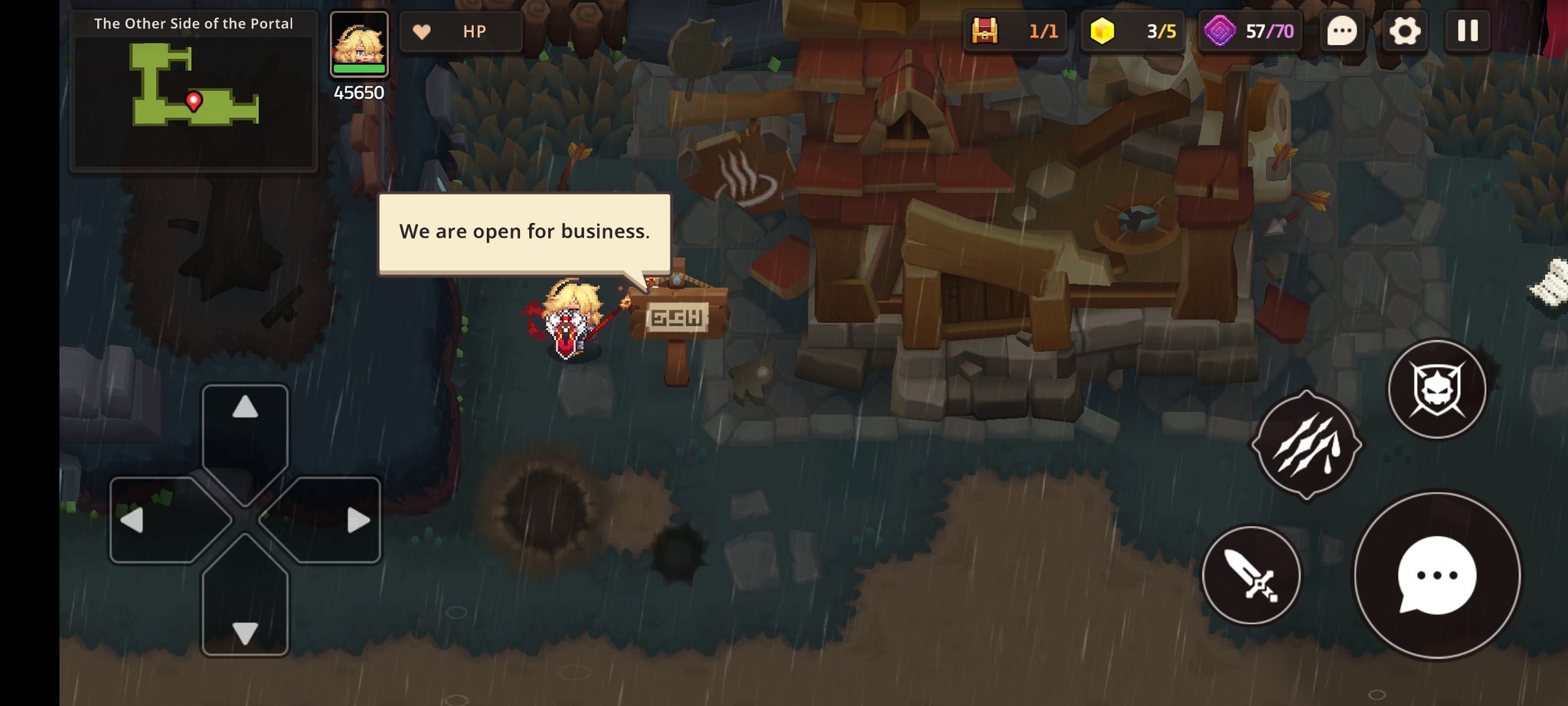1568x706 pixels.
Task: Activate the claw slash skill
Action: pyautogui.click(x=1306, y=445)
